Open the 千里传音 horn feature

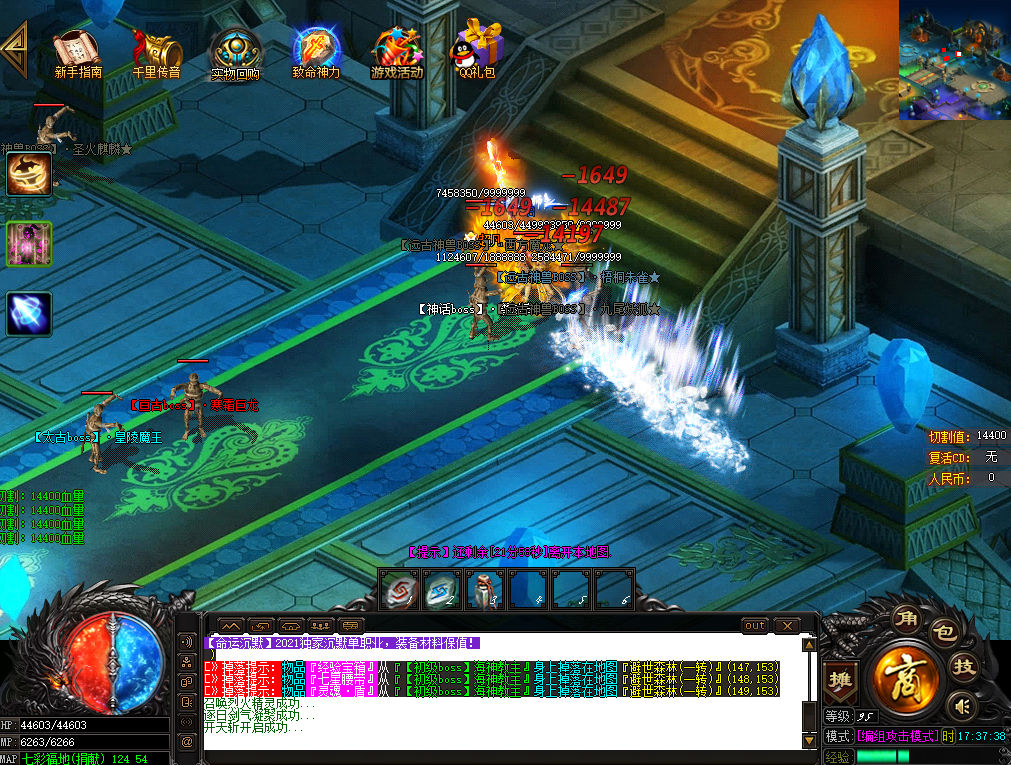(x=157, y=52)
